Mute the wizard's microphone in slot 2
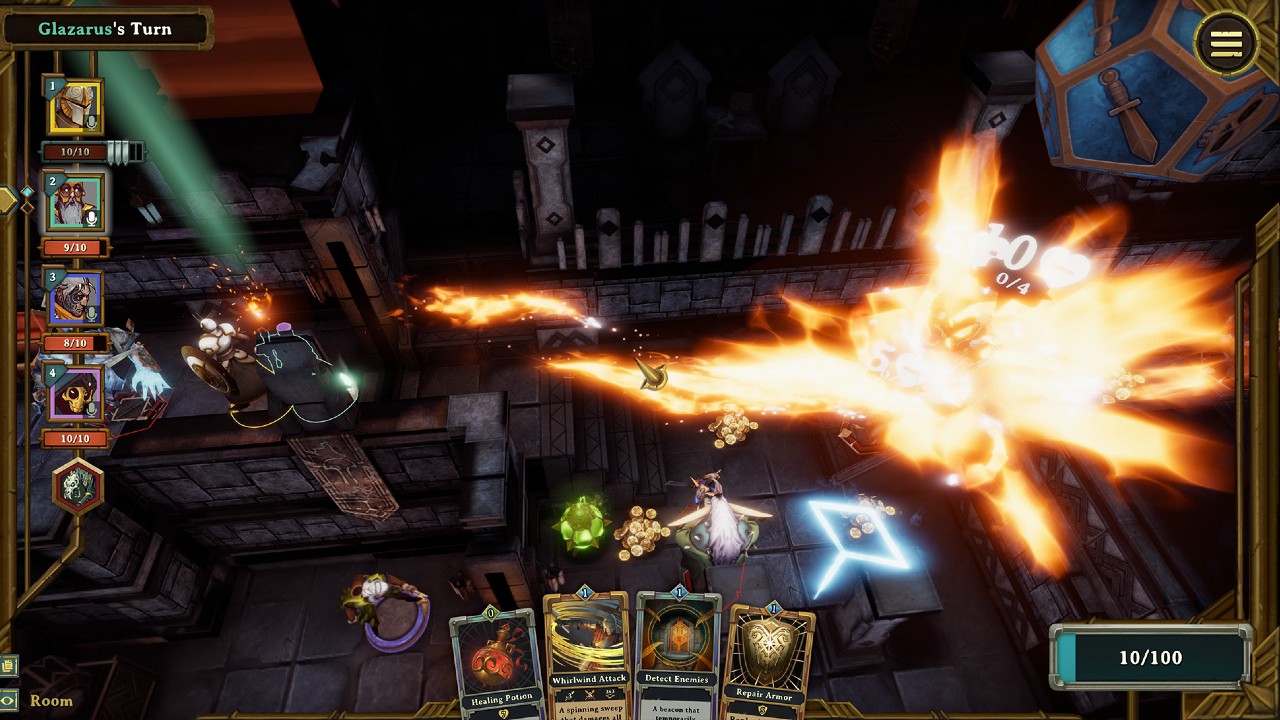Image resolution: width=1280 pixels, height=720 pixels. coord(92,217)
